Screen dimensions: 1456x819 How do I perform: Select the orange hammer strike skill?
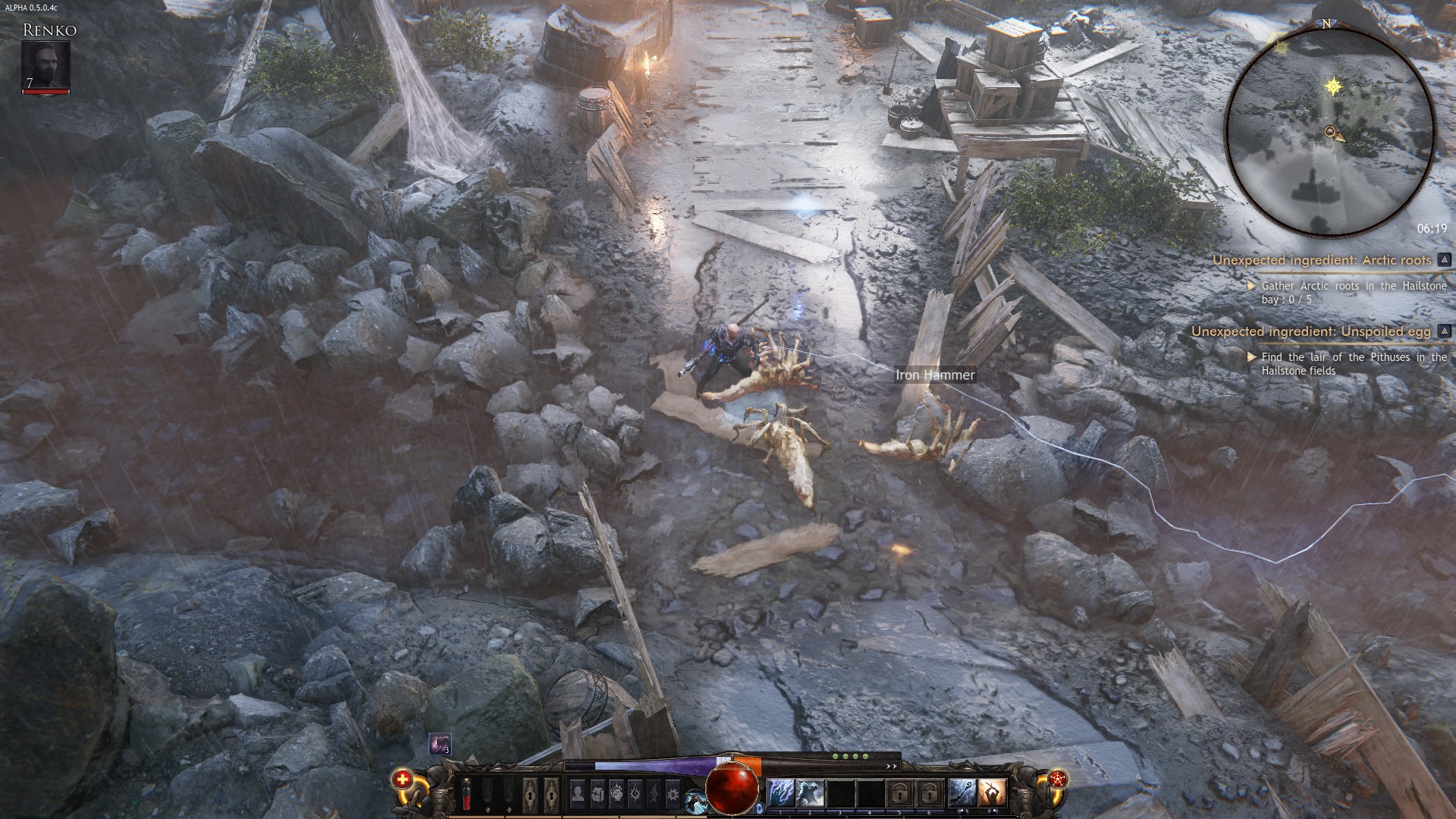pyautogui.click(x=991, y=793)
